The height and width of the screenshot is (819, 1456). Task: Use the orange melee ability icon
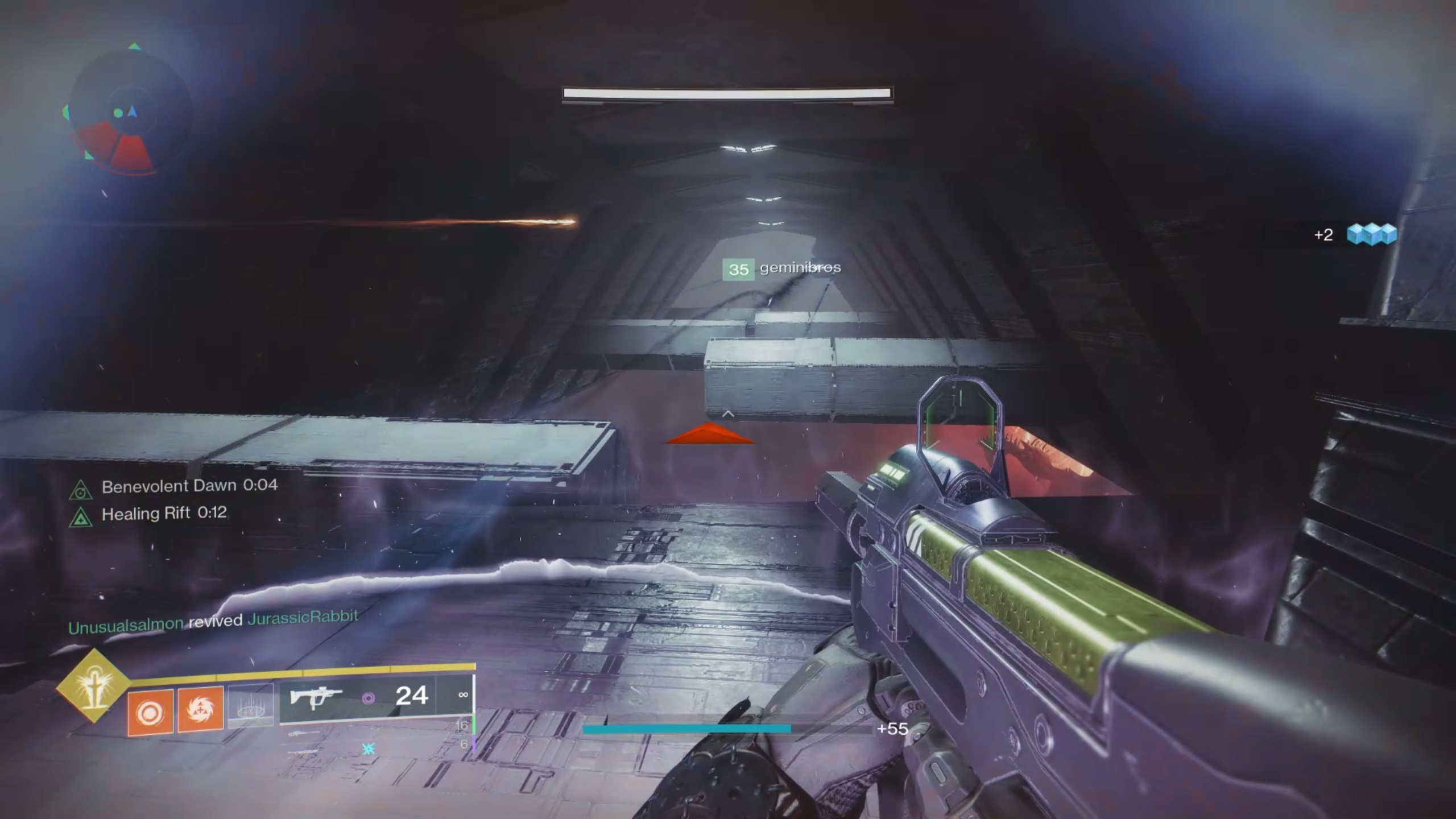200,710
